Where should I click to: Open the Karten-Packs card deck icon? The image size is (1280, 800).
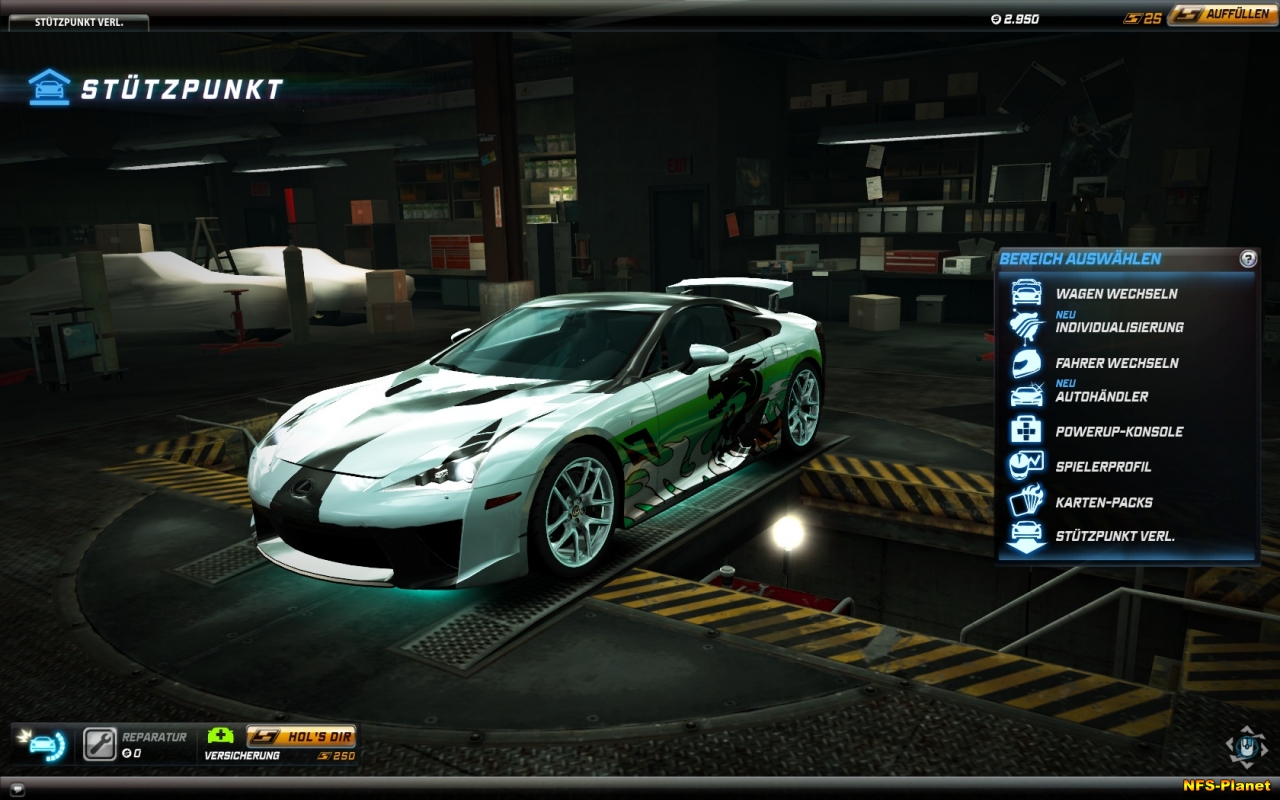coord(1027,501)
